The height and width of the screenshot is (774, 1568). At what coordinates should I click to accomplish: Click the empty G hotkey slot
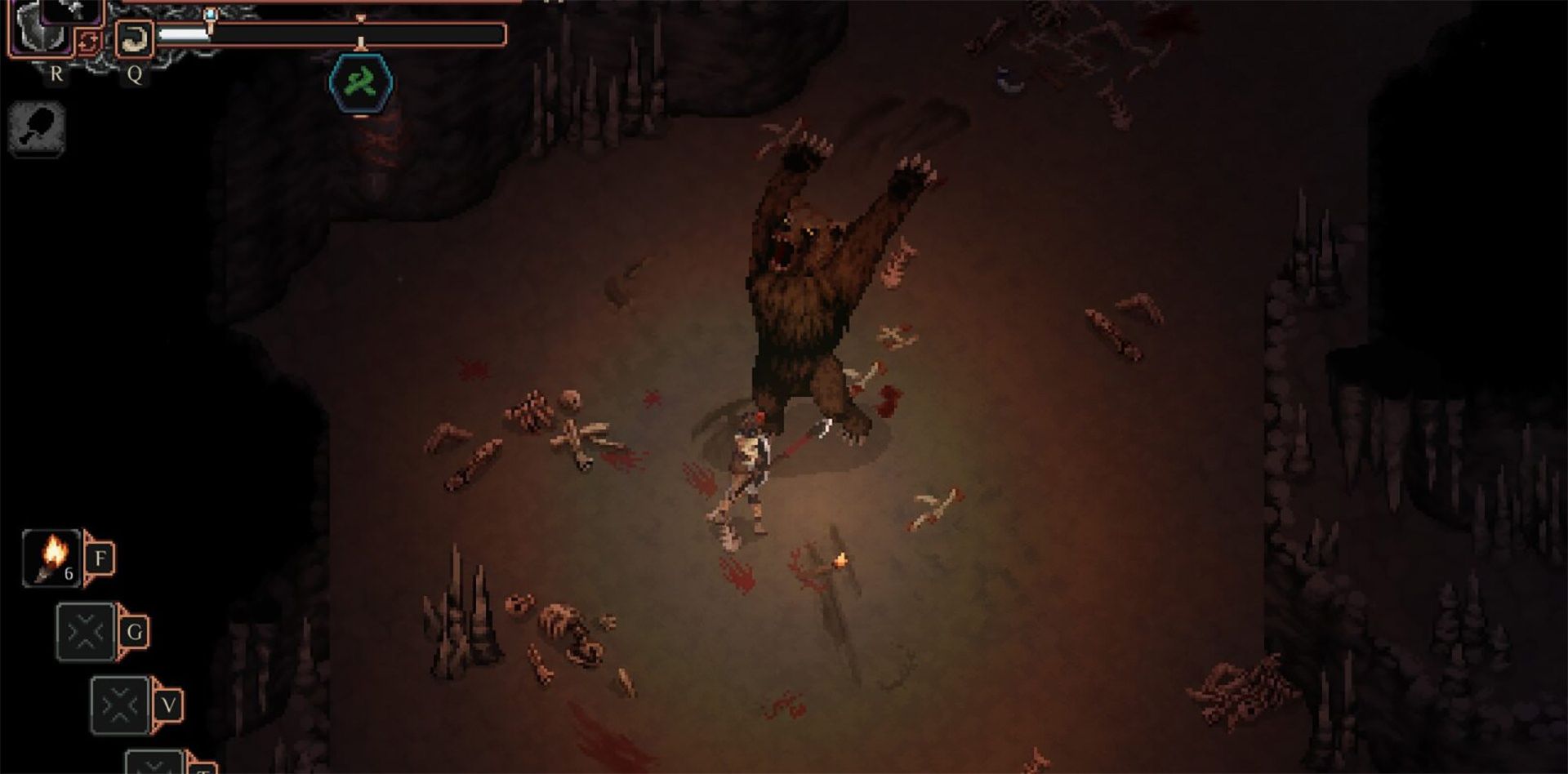(x=87, y=631)
